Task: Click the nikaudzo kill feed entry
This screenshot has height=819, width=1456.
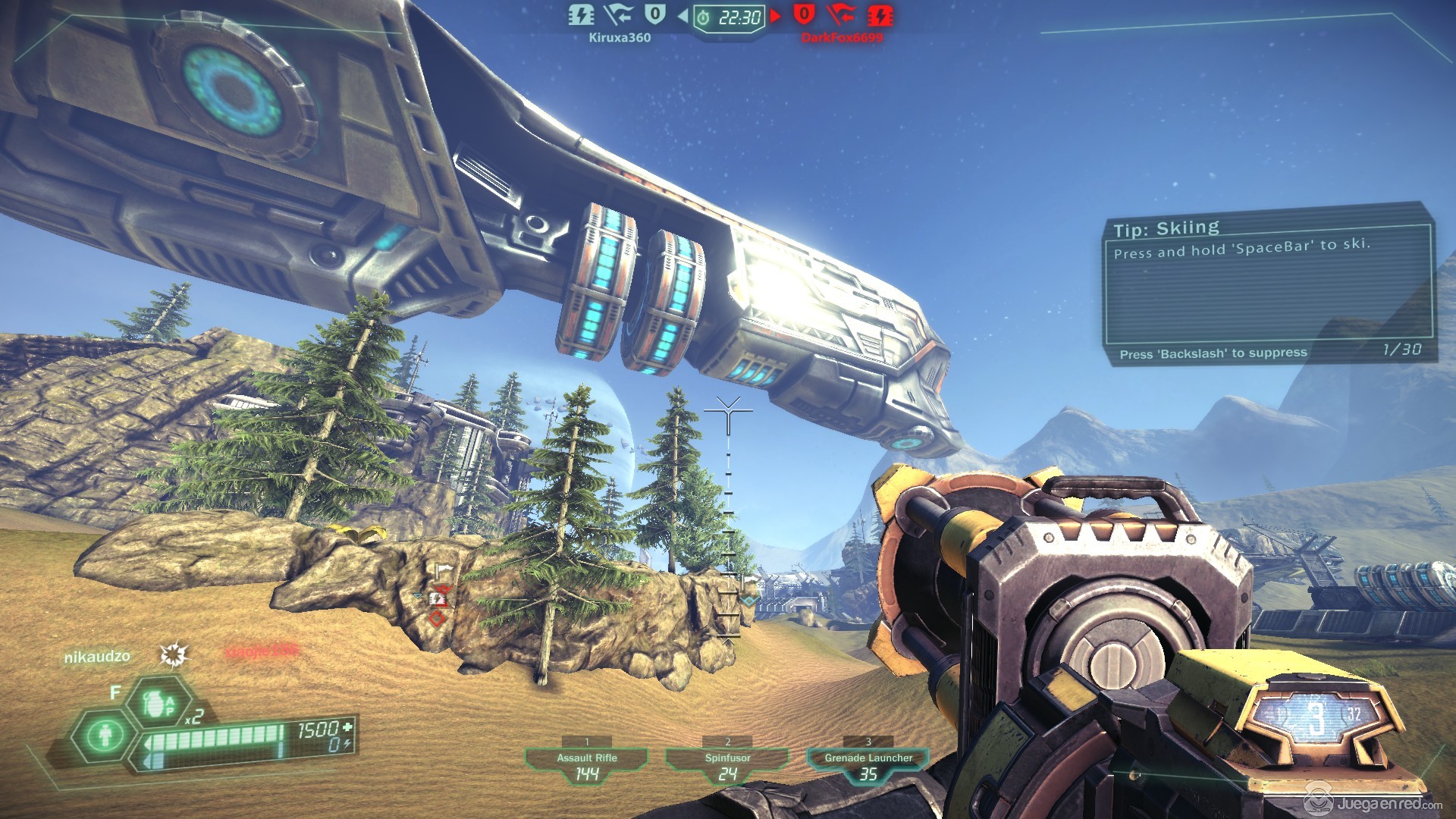Action: pos(97,657)
